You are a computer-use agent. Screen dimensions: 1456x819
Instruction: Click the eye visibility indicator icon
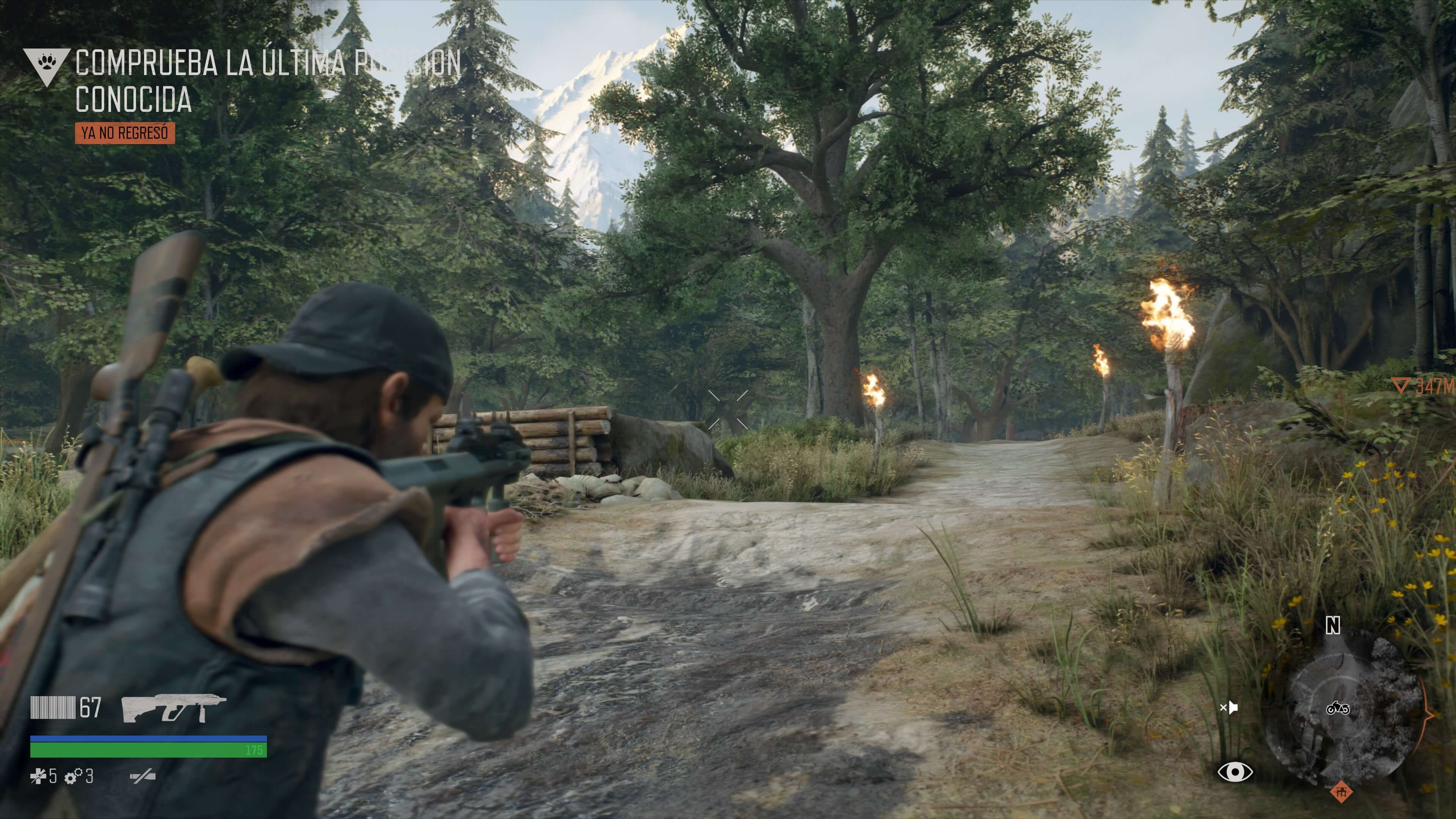point(1235,772)
